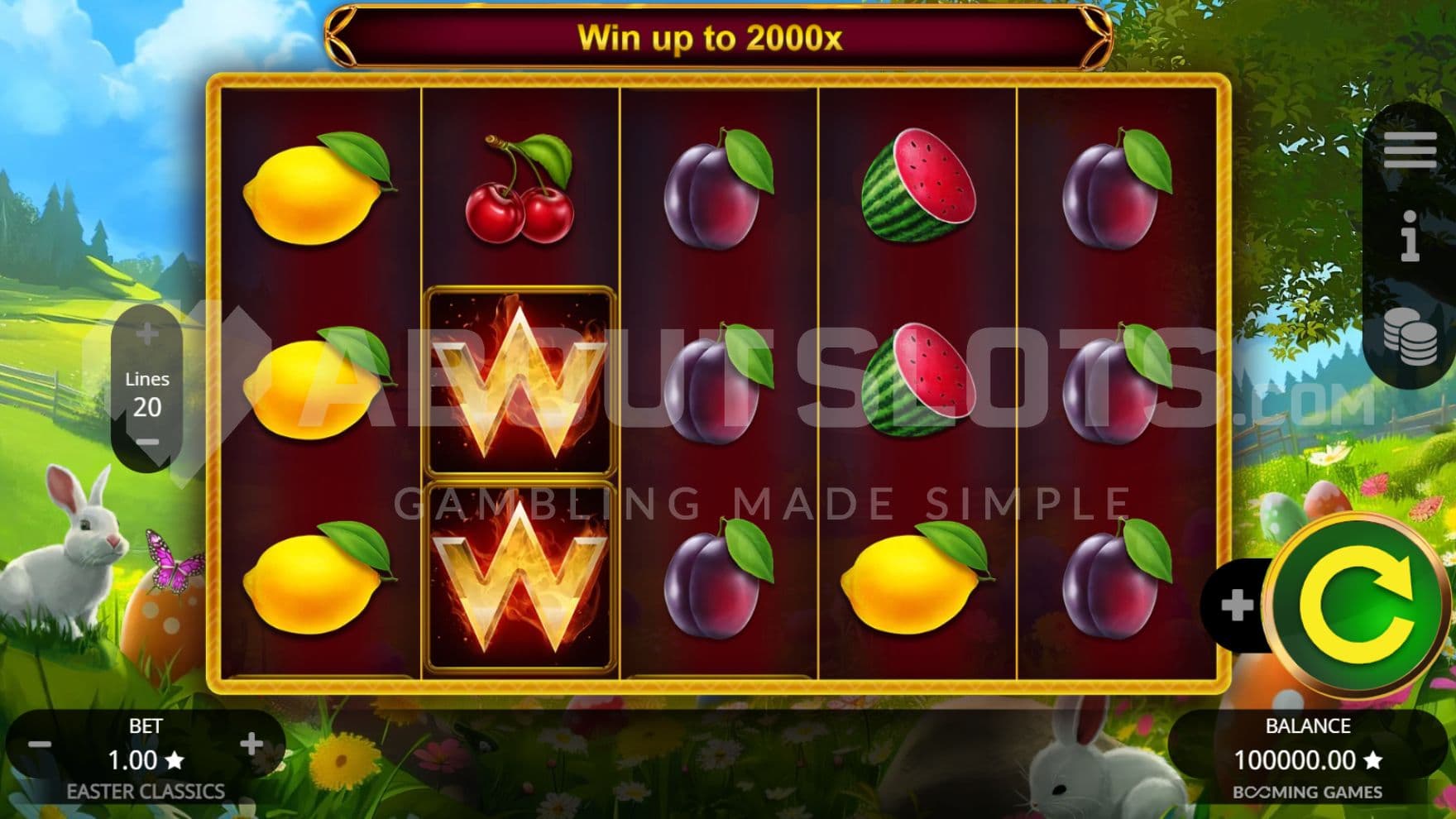
Task: Show the game info page
Action: click(1410, 236)
